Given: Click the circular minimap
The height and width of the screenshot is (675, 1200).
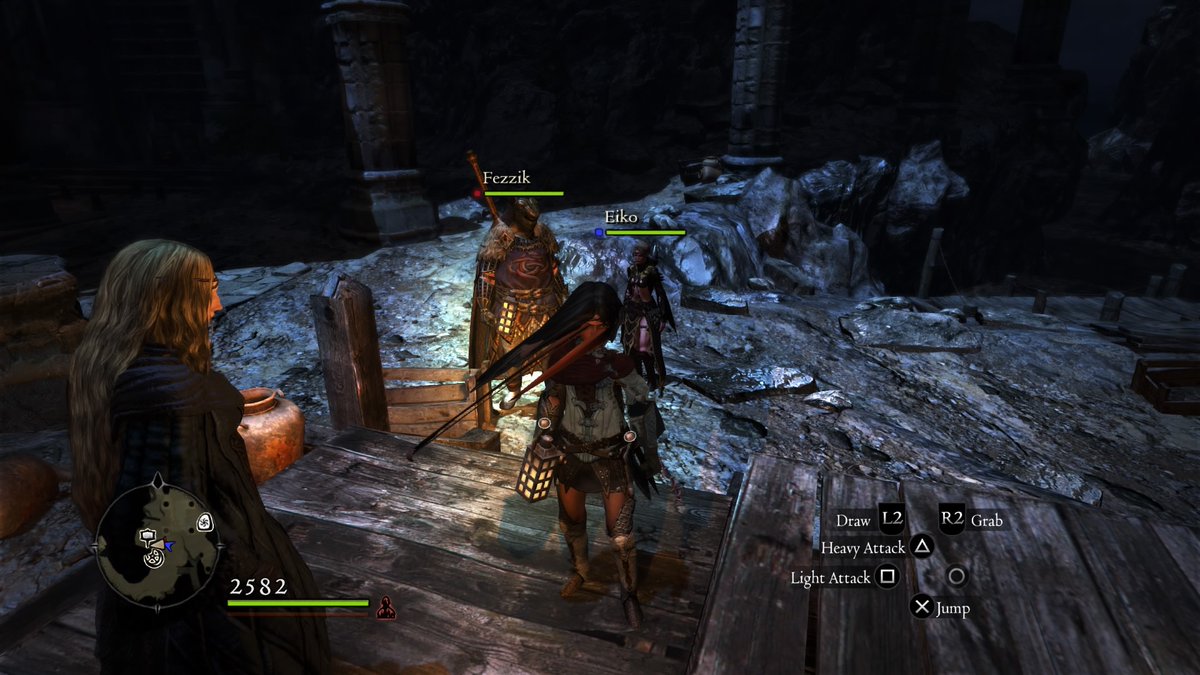Looking at the screenshot, I should (157, 543).
